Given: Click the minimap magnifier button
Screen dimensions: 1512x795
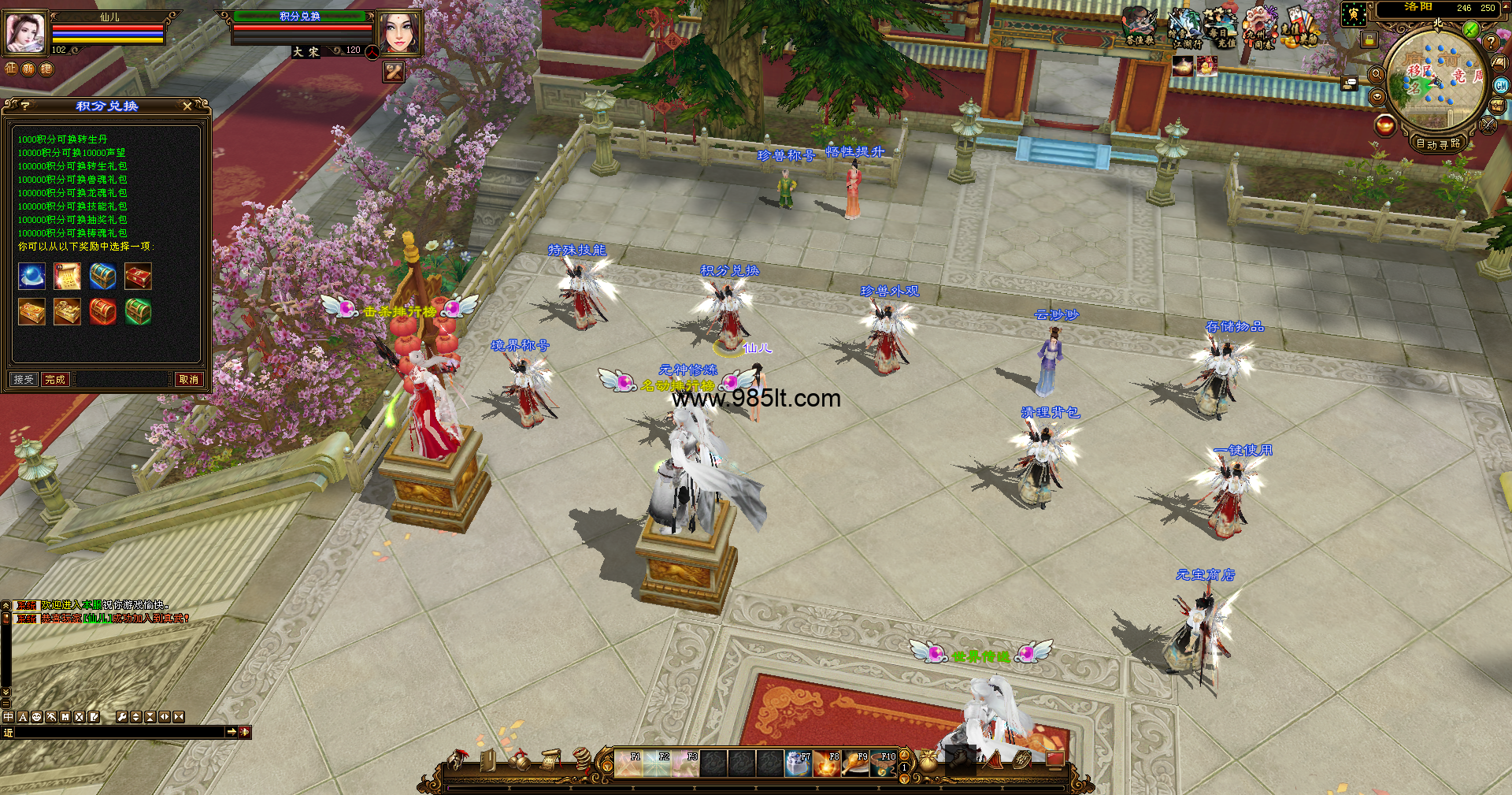Looking at the screenshot, I should (x=1377, y=74).
